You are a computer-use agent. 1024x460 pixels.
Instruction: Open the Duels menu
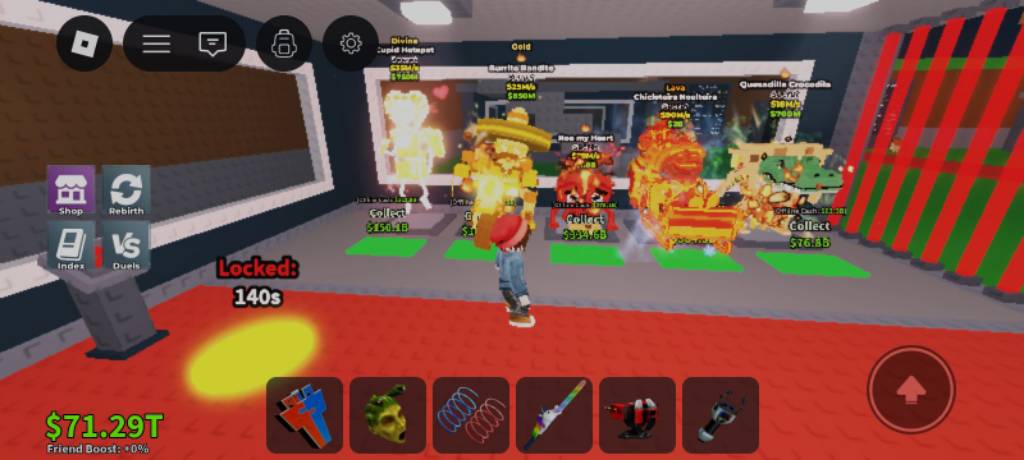(x=127, y=246)
